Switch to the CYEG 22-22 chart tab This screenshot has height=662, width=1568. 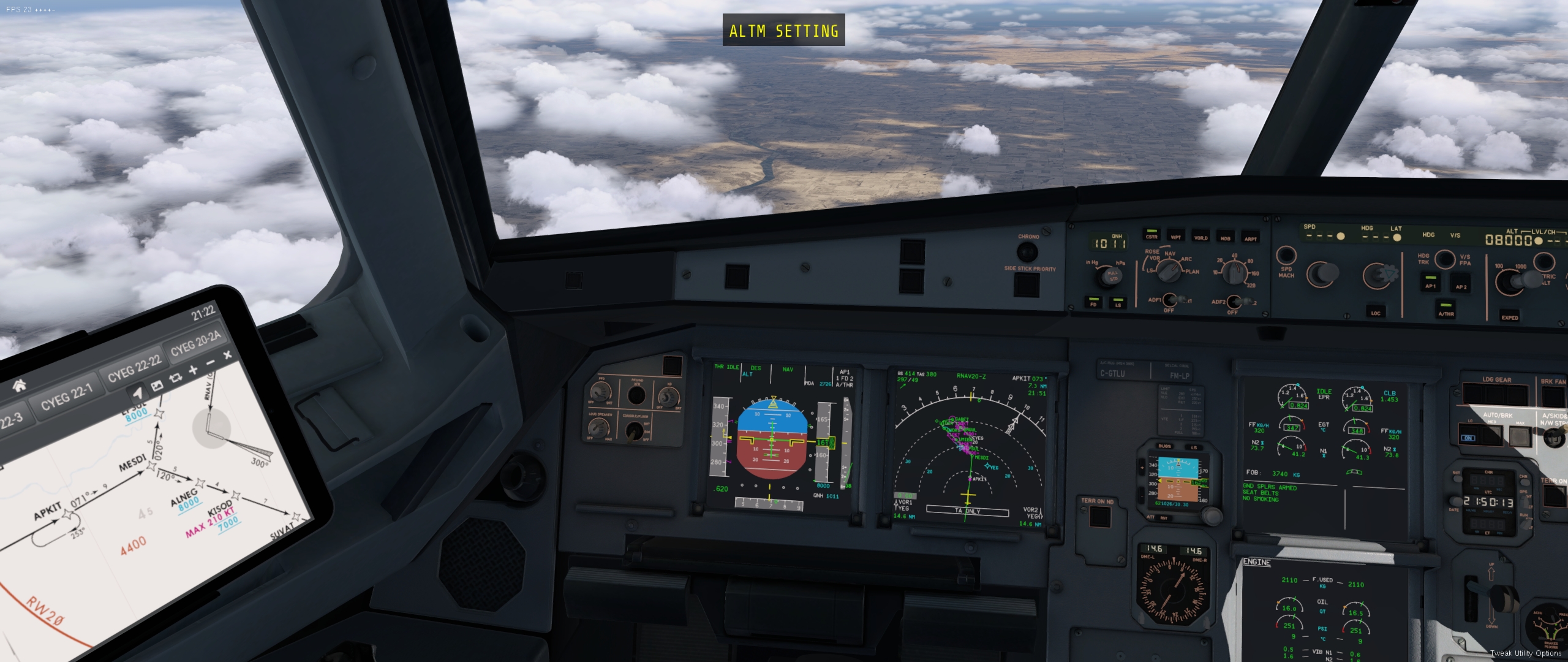pyautogui.click(x=134, y=368)
